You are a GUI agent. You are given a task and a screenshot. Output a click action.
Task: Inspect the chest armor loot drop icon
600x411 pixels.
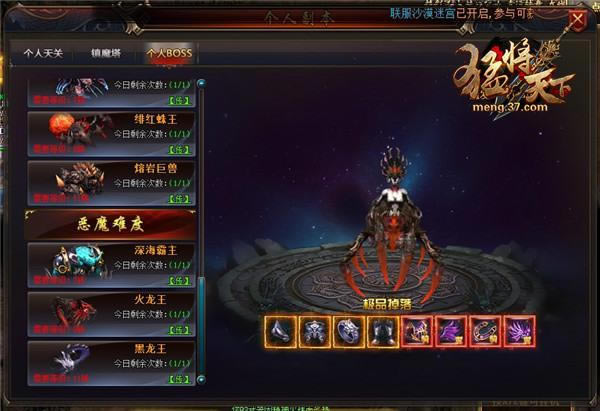click(x=316, y=331)
